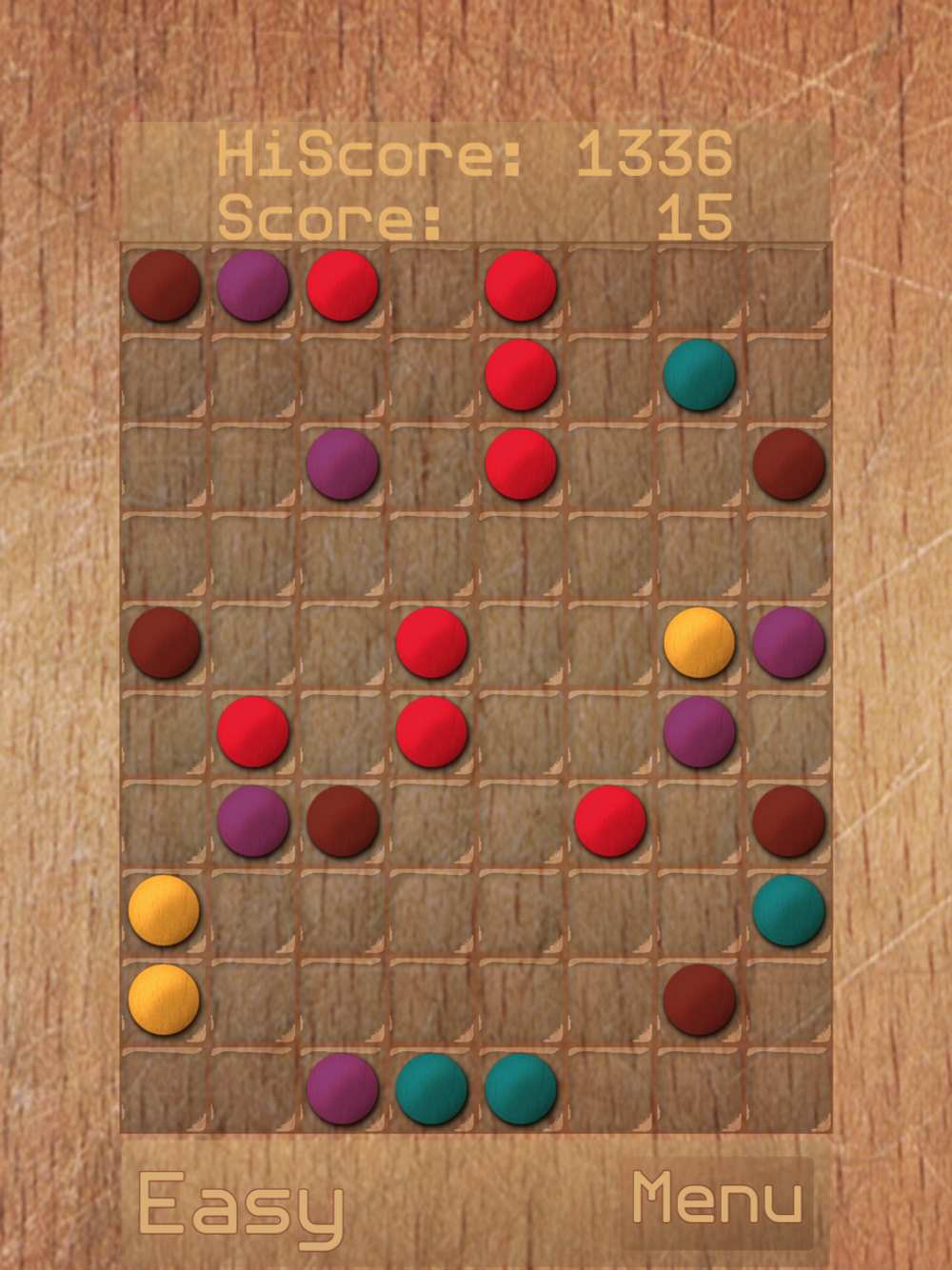Select the purple ball between brown and red balls

click(x=253, y=286)
